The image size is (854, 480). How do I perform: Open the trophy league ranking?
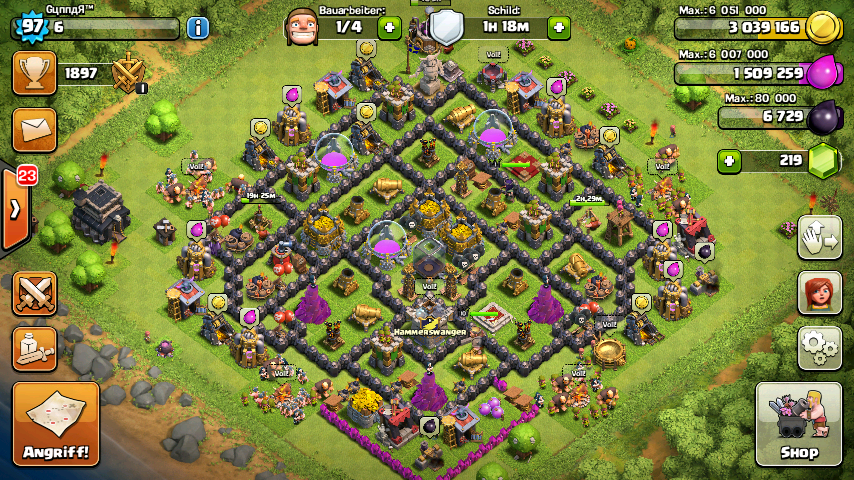(x=34, y=73)
